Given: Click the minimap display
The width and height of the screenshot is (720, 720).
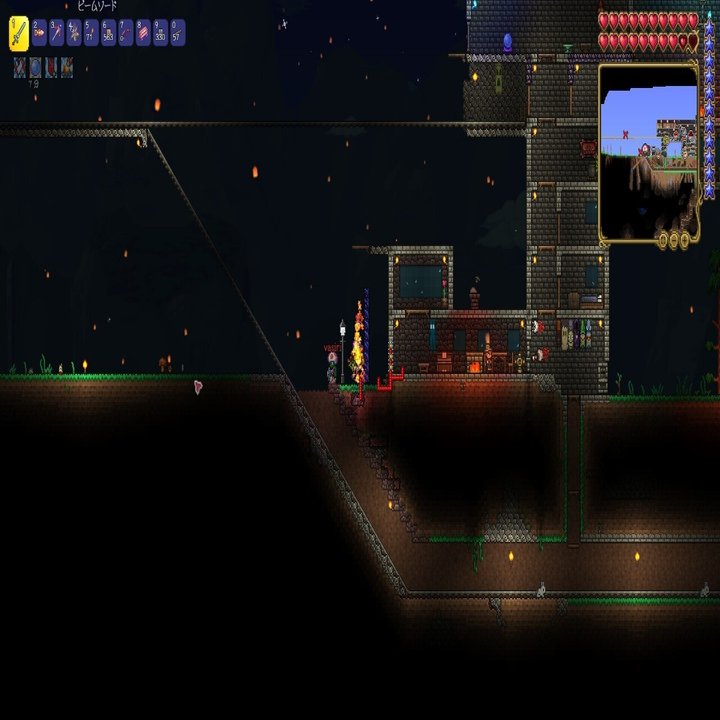Looking at the screenshot, I should pyautogui.click(x=648, y=150).
